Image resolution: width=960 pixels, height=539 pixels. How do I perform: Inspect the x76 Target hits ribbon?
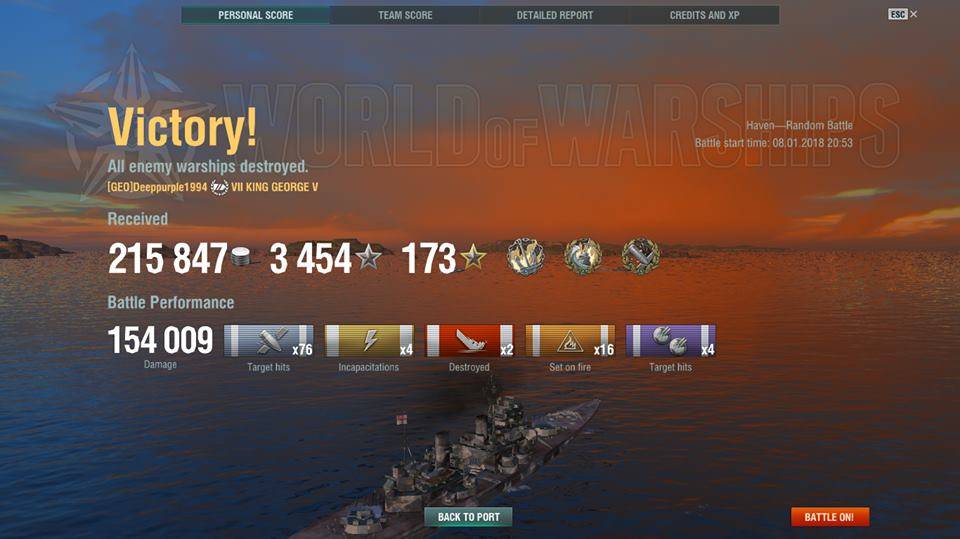(x=268, y=341)
